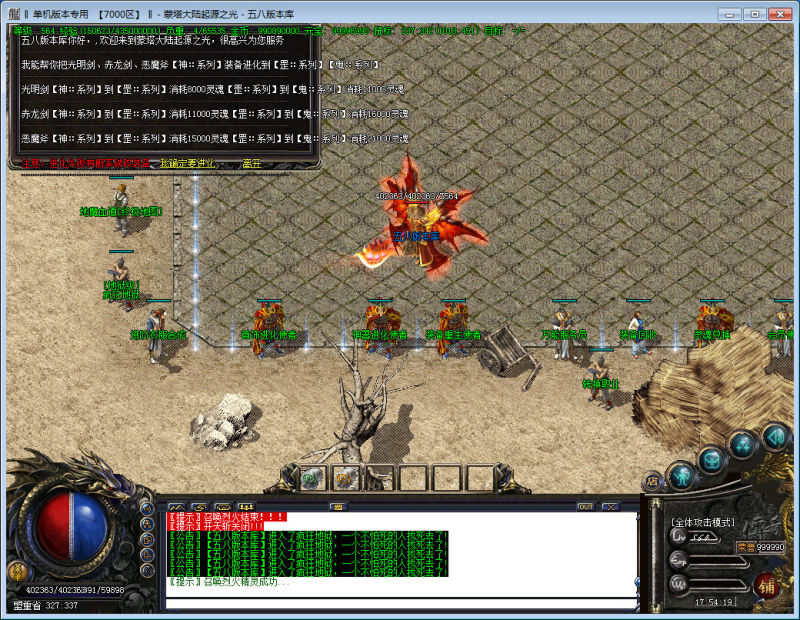Screen dimensions: 800x620
Task: Toggle sound with the speaker icon
Action: click(x=775, y=436)
